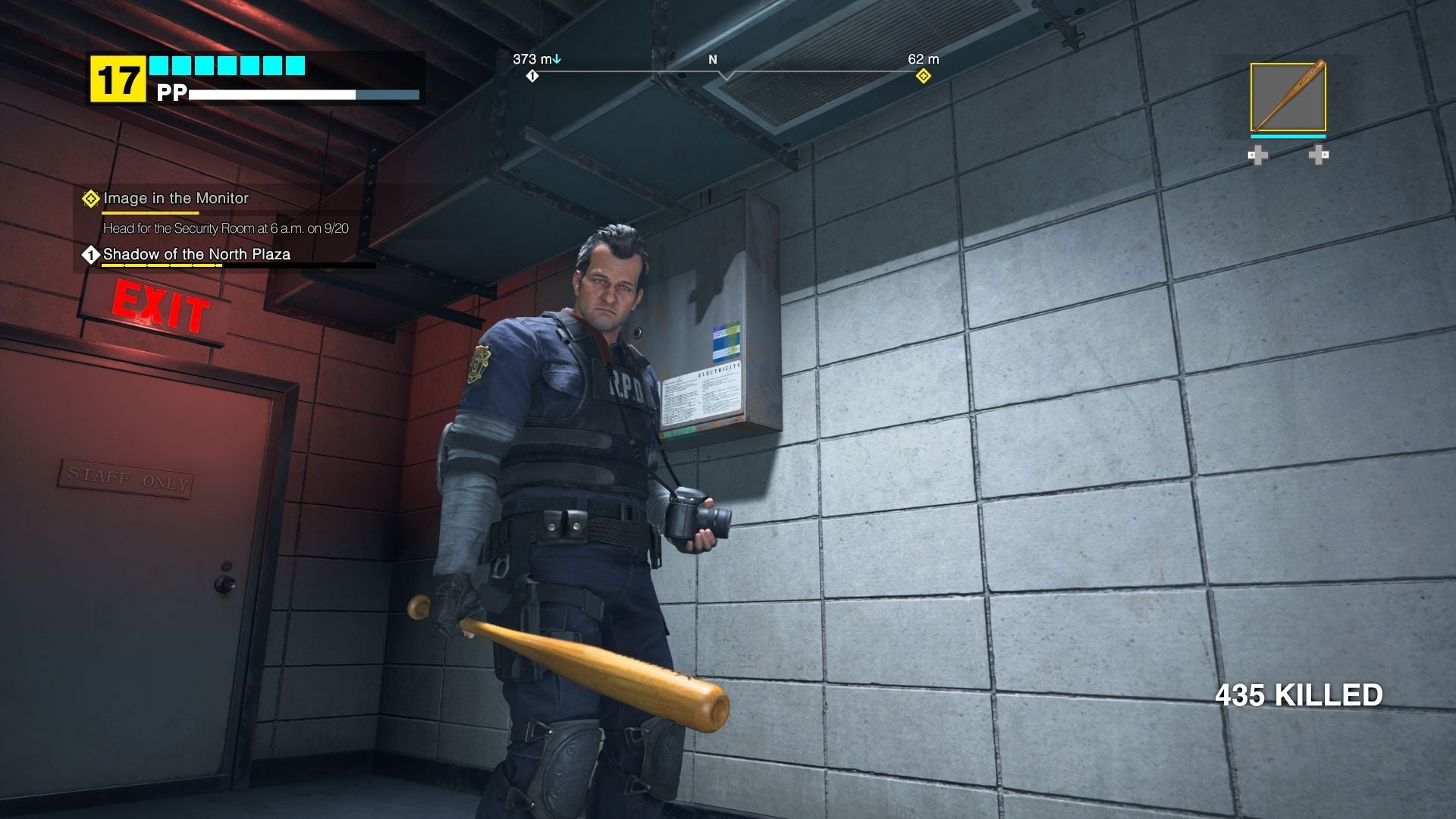
Task: Click the right d-pad plus icon under weapon slot
Action: (x=1317, y=155)
